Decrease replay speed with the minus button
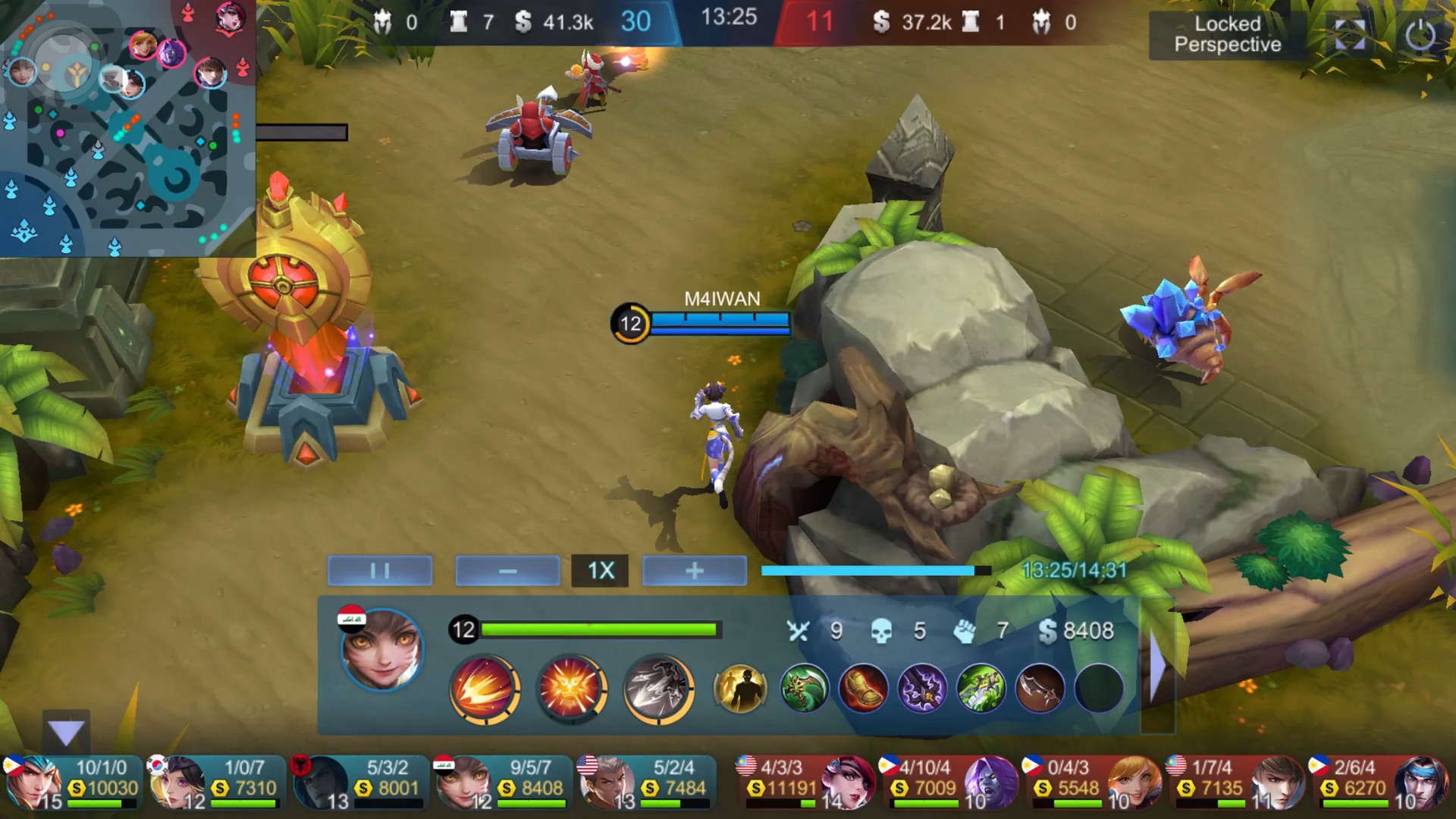This screenshot has height=819, width=1456. (x=507, y=570)
